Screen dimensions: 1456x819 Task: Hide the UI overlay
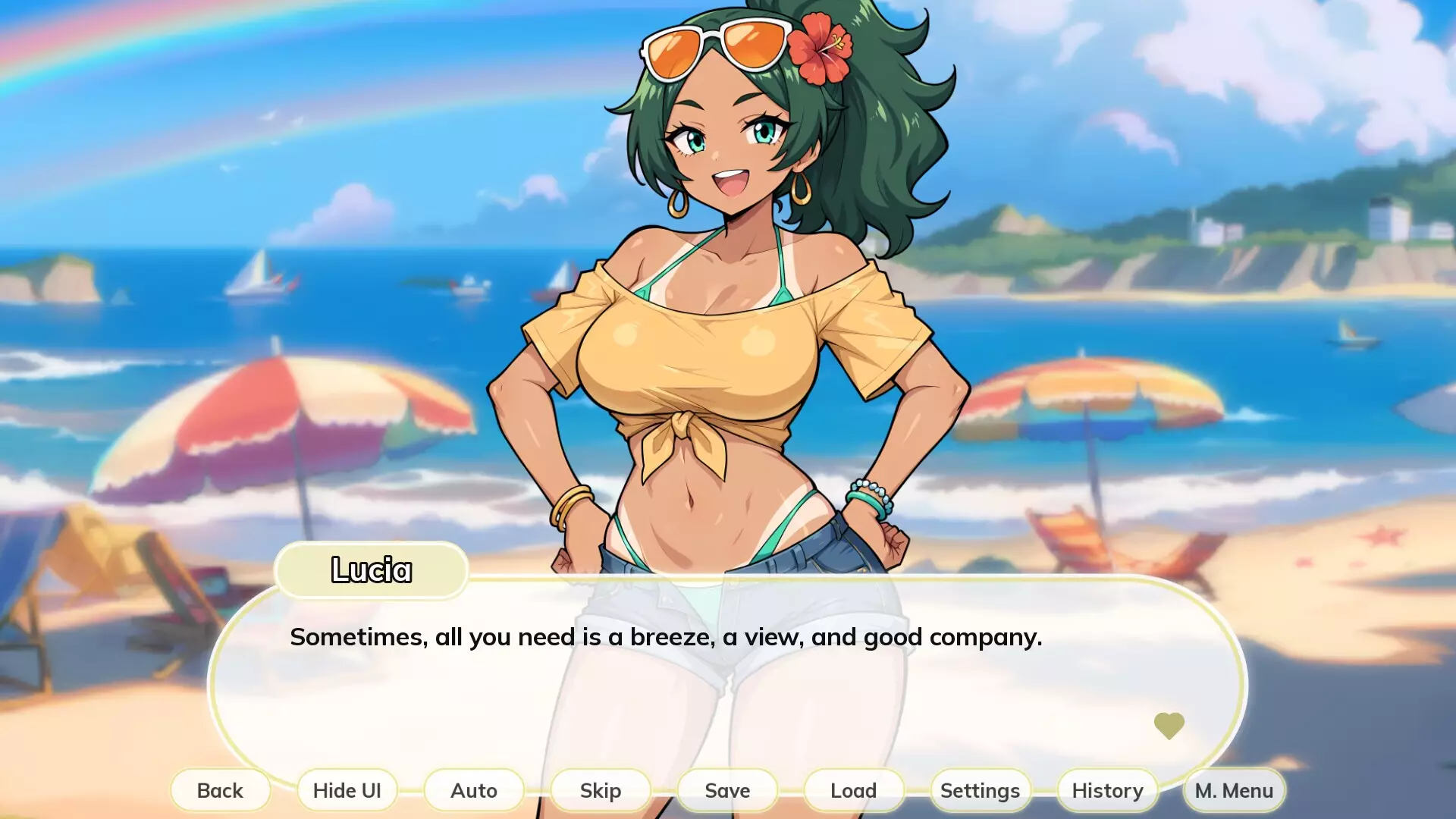point(347,790)
